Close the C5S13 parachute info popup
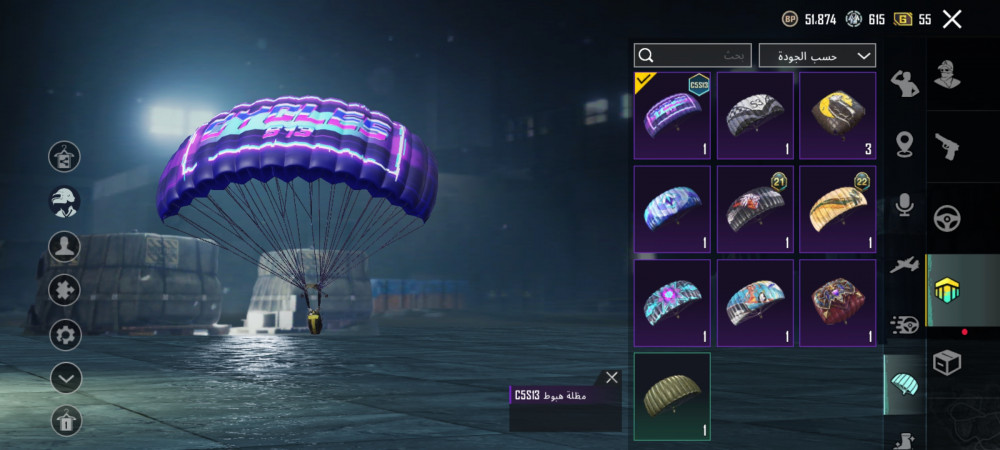The height and width of the screenshot is (450, 1000). [x=612, y=378]
